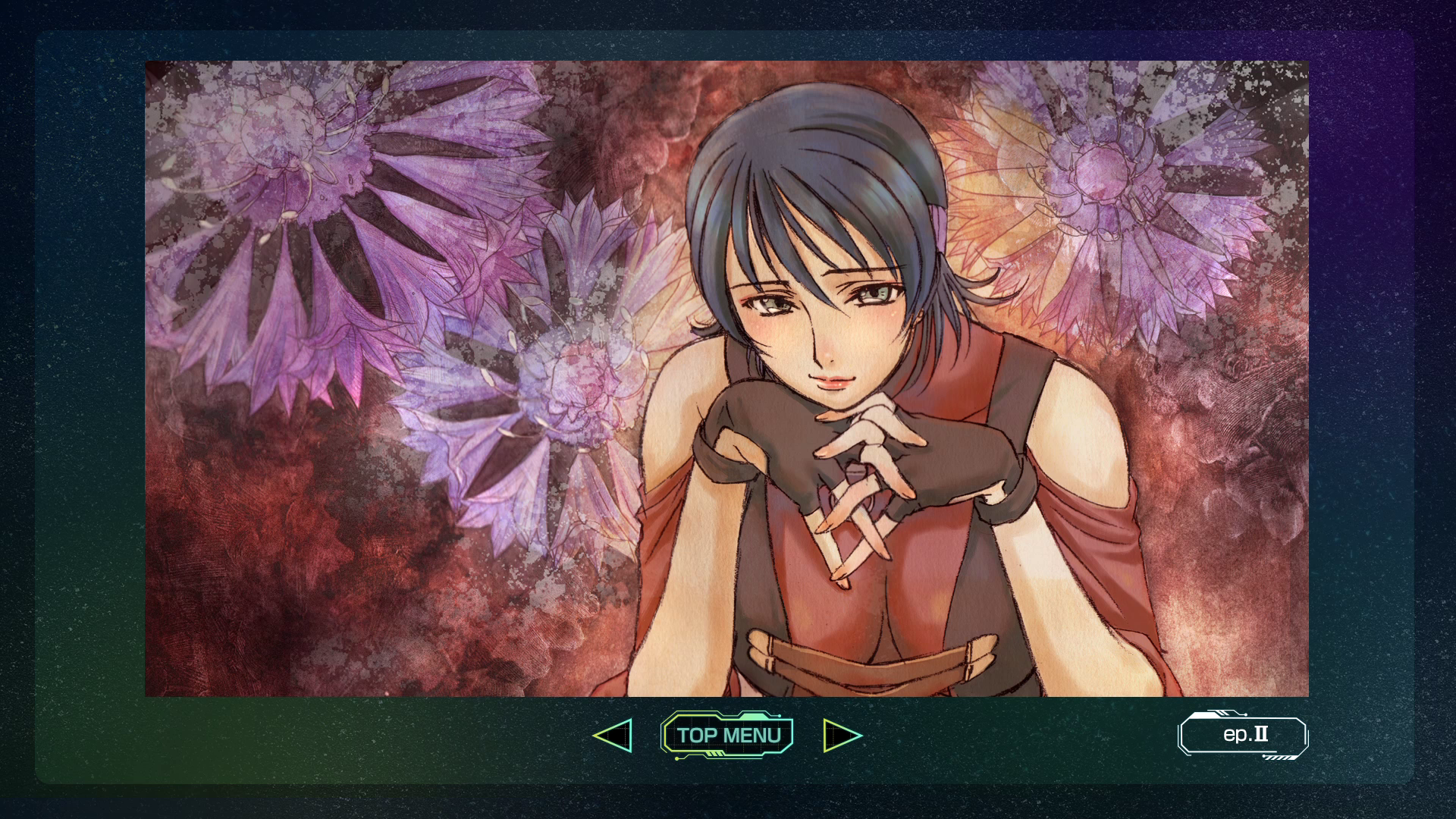Select the ep.II episode button
This screenshot has width=1456, height=819.
point(1243,735)
